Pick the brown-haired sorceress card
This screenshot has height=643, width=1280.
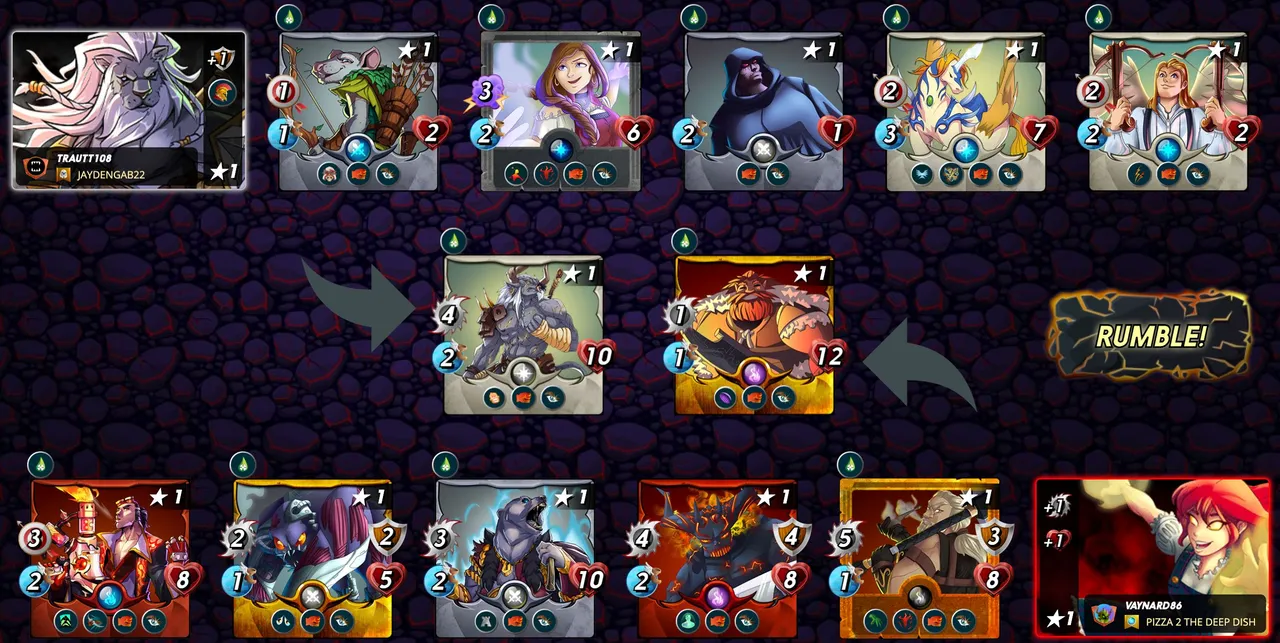coord(561,111)
